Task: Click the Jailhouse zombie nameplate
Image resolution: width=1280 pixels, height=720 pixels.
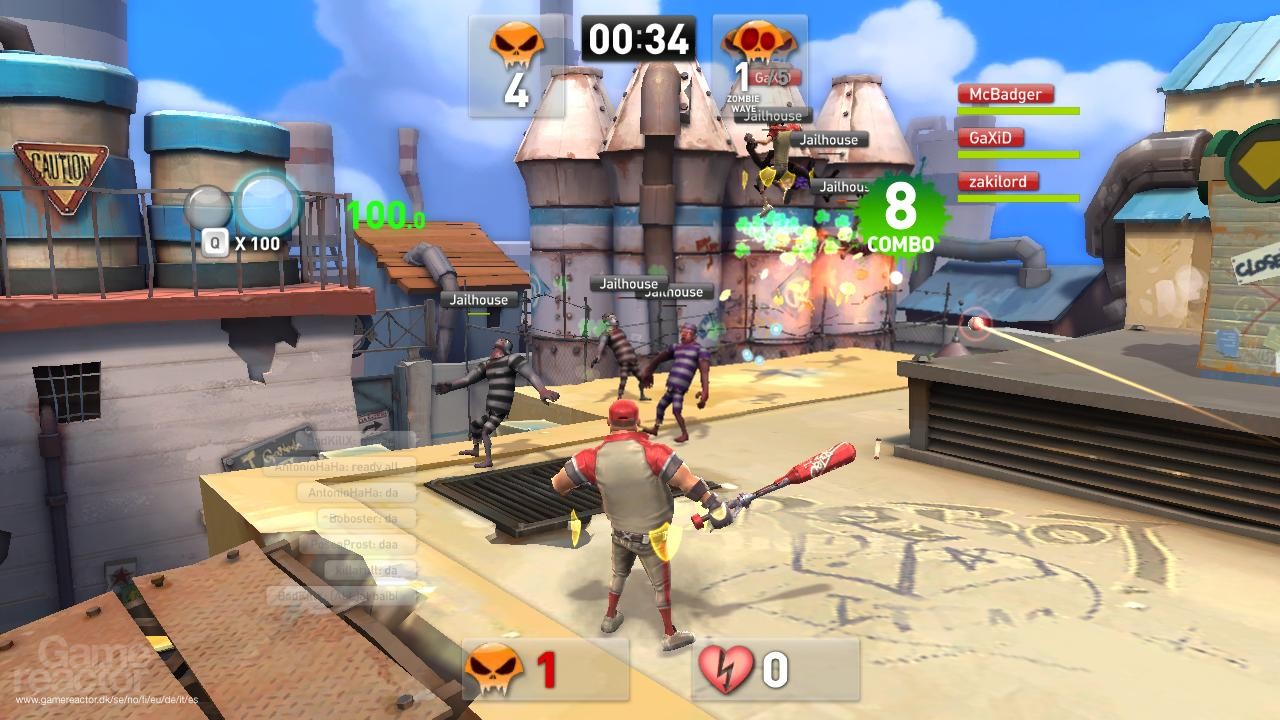Action: [x=479, y=299]
